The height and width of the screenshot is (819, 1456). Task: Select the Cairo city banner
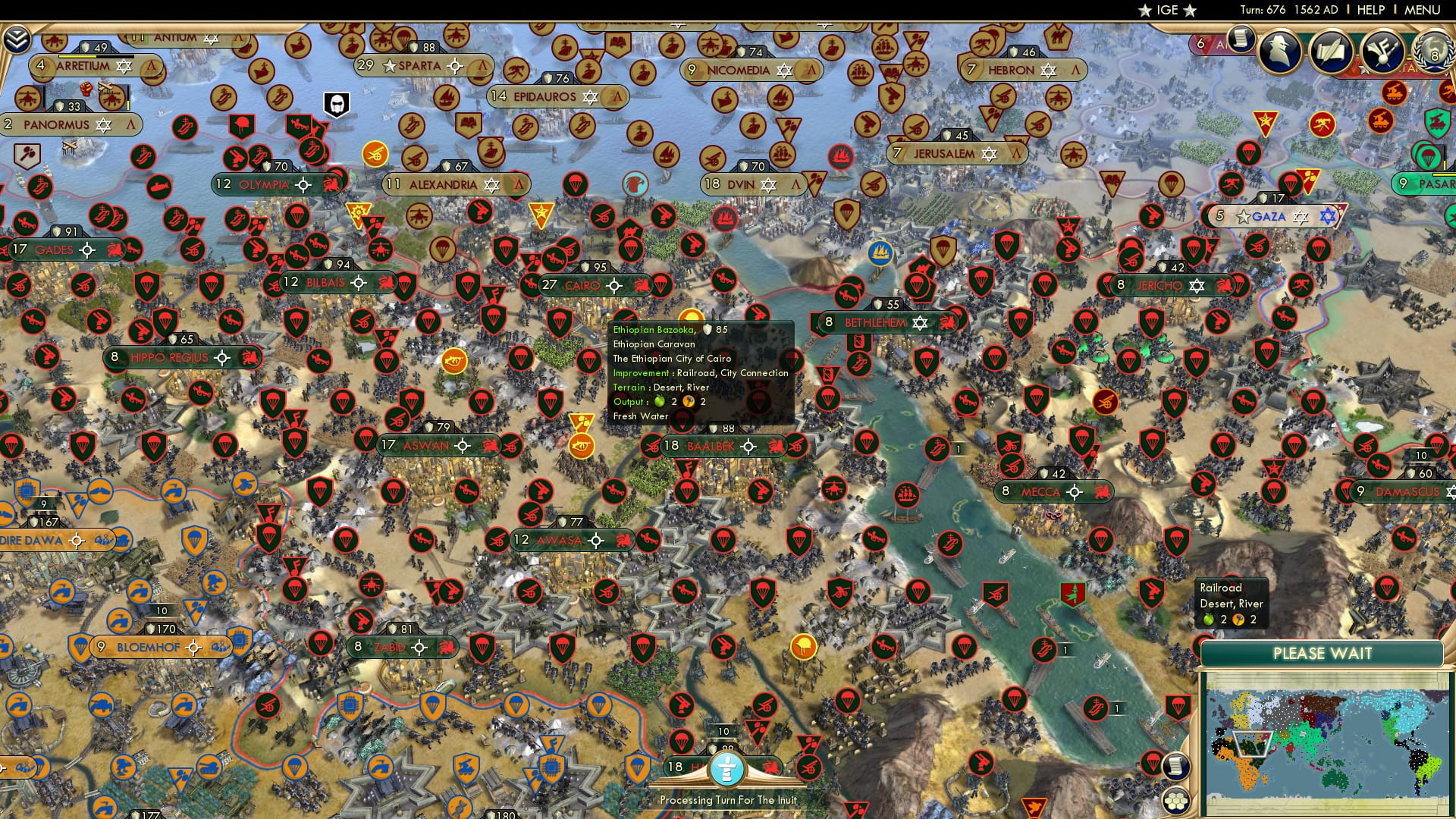584,286
